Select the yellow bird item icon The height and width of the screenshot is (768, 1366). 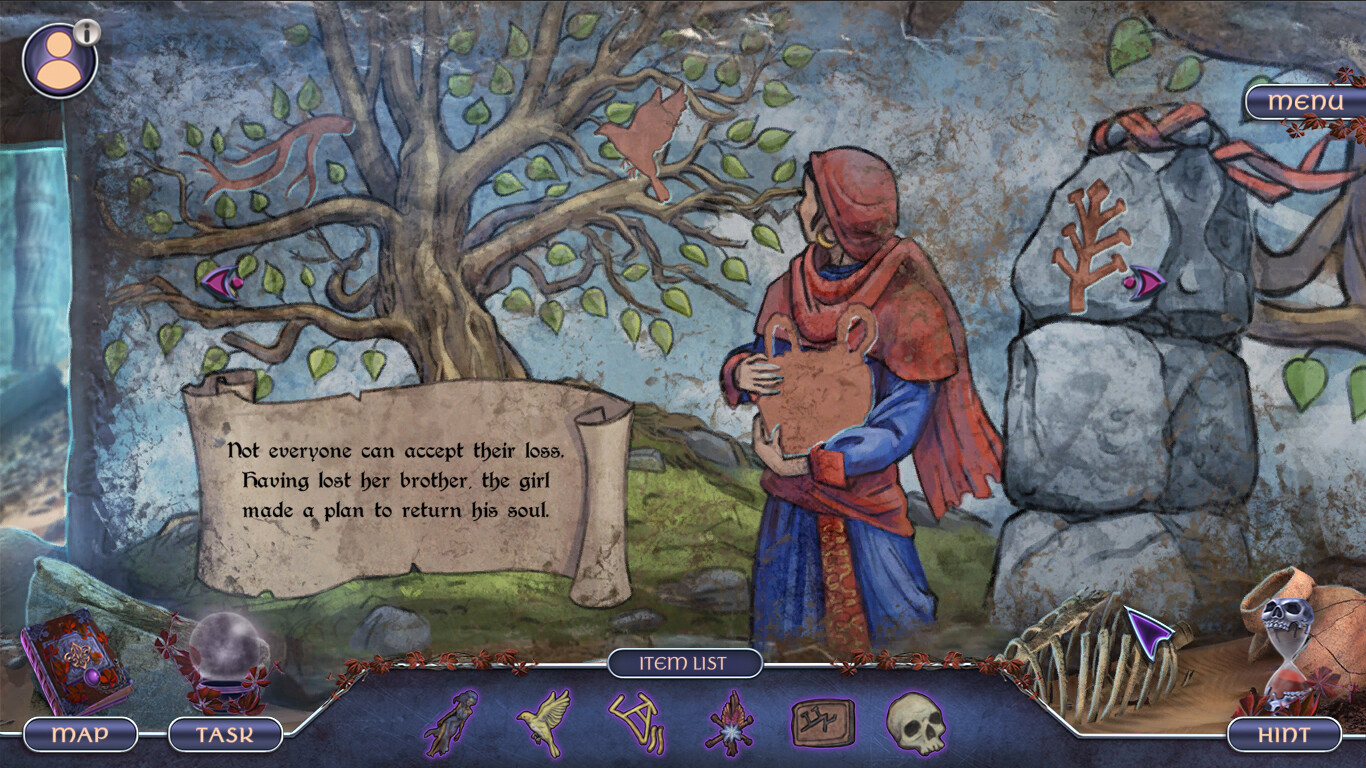coord(544,726)
